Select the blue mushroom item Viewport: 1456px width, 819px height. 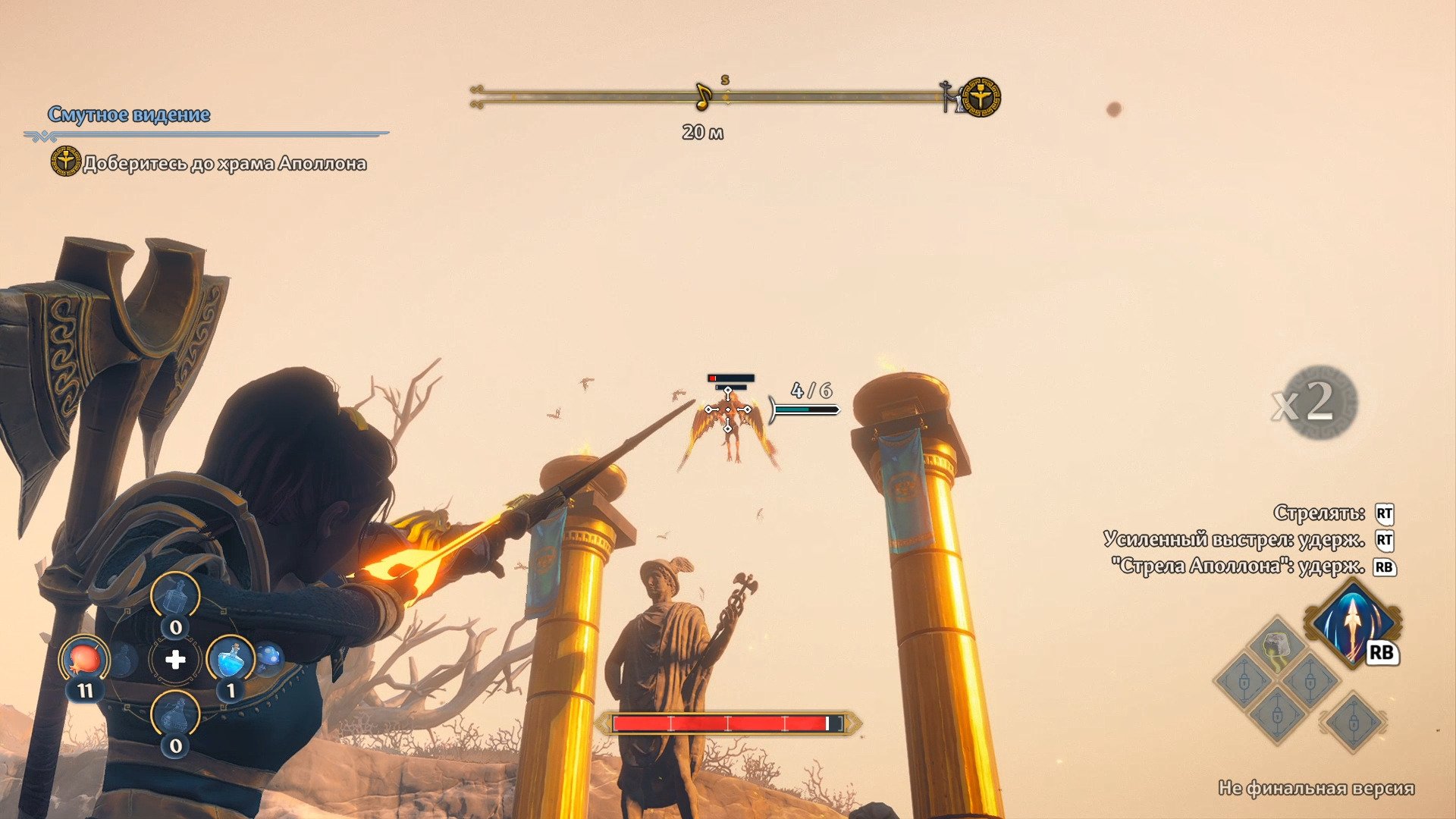point(268,657)
